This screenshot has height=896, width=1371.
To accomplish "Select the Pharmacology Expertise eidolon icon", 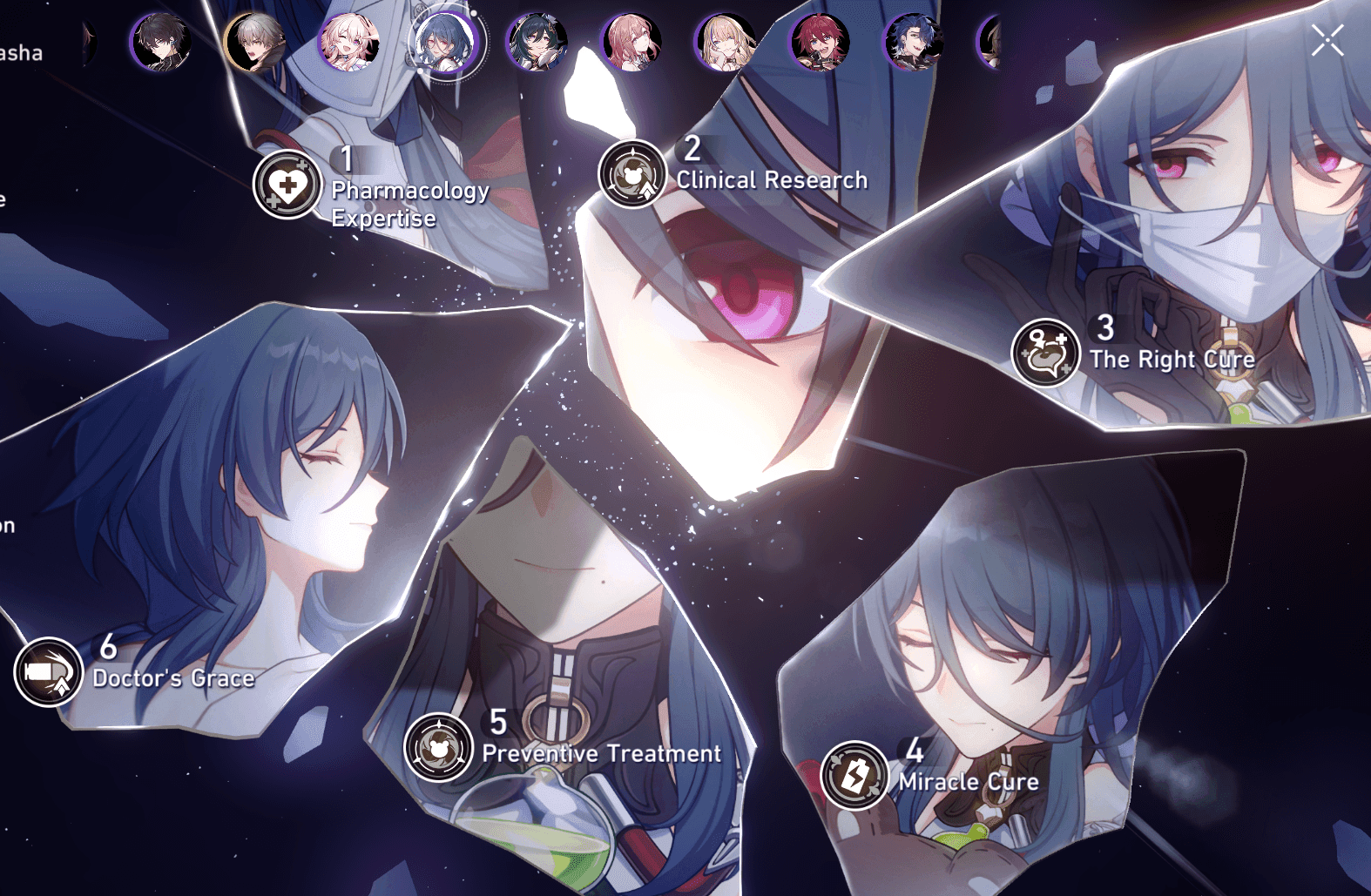I will [x=287, y=185].
